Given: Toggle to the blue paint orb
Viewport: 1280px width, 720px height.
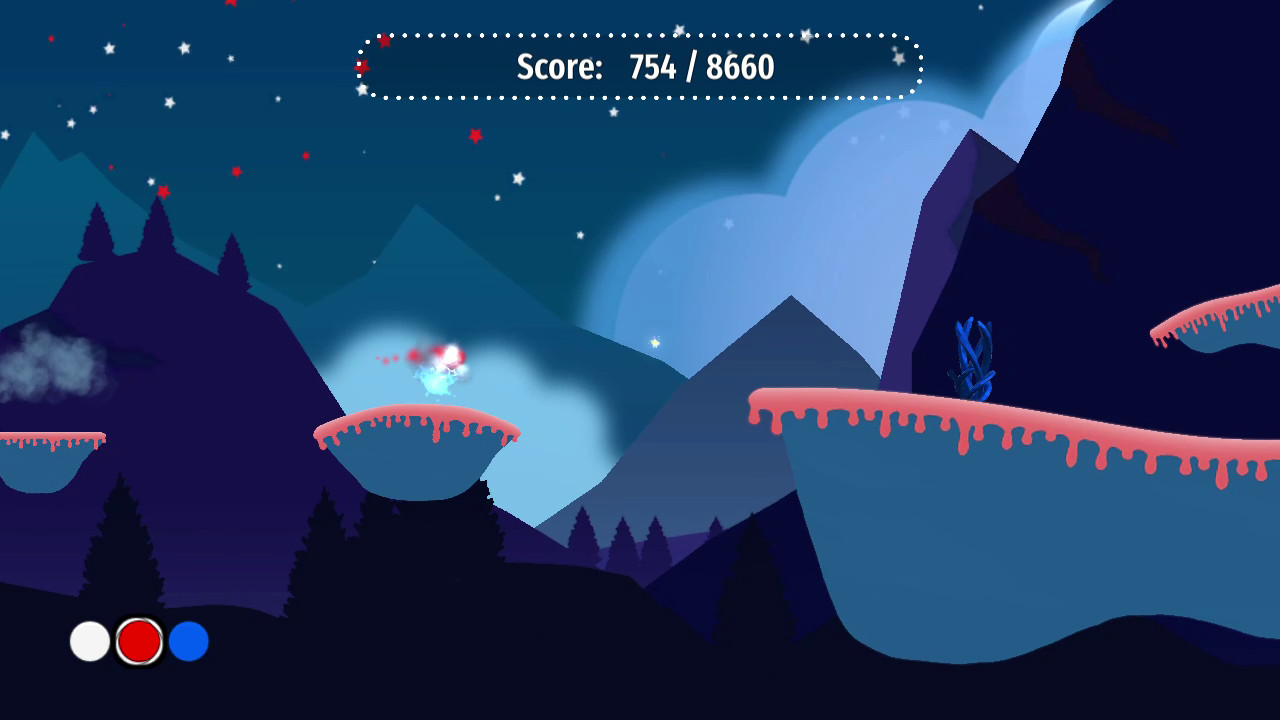Looking at the screenshot, I should coord(187,641).
